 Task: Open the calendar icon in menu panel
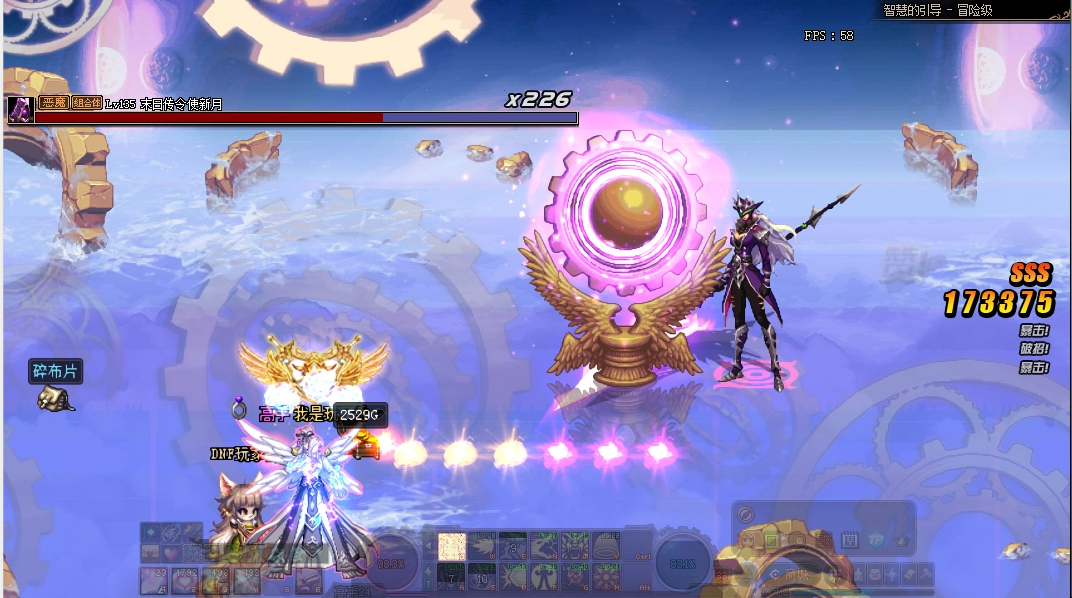[x=850, y=541]
